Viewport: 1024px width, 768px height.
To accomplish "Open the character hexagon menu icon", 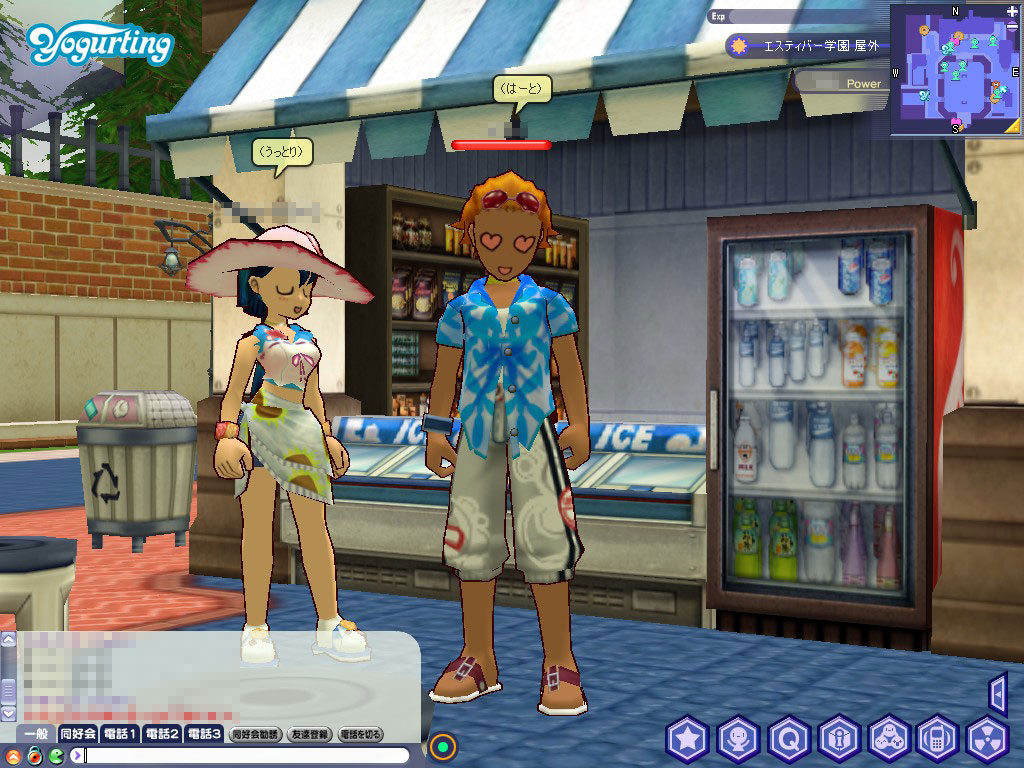I will (x=738, y=740).
